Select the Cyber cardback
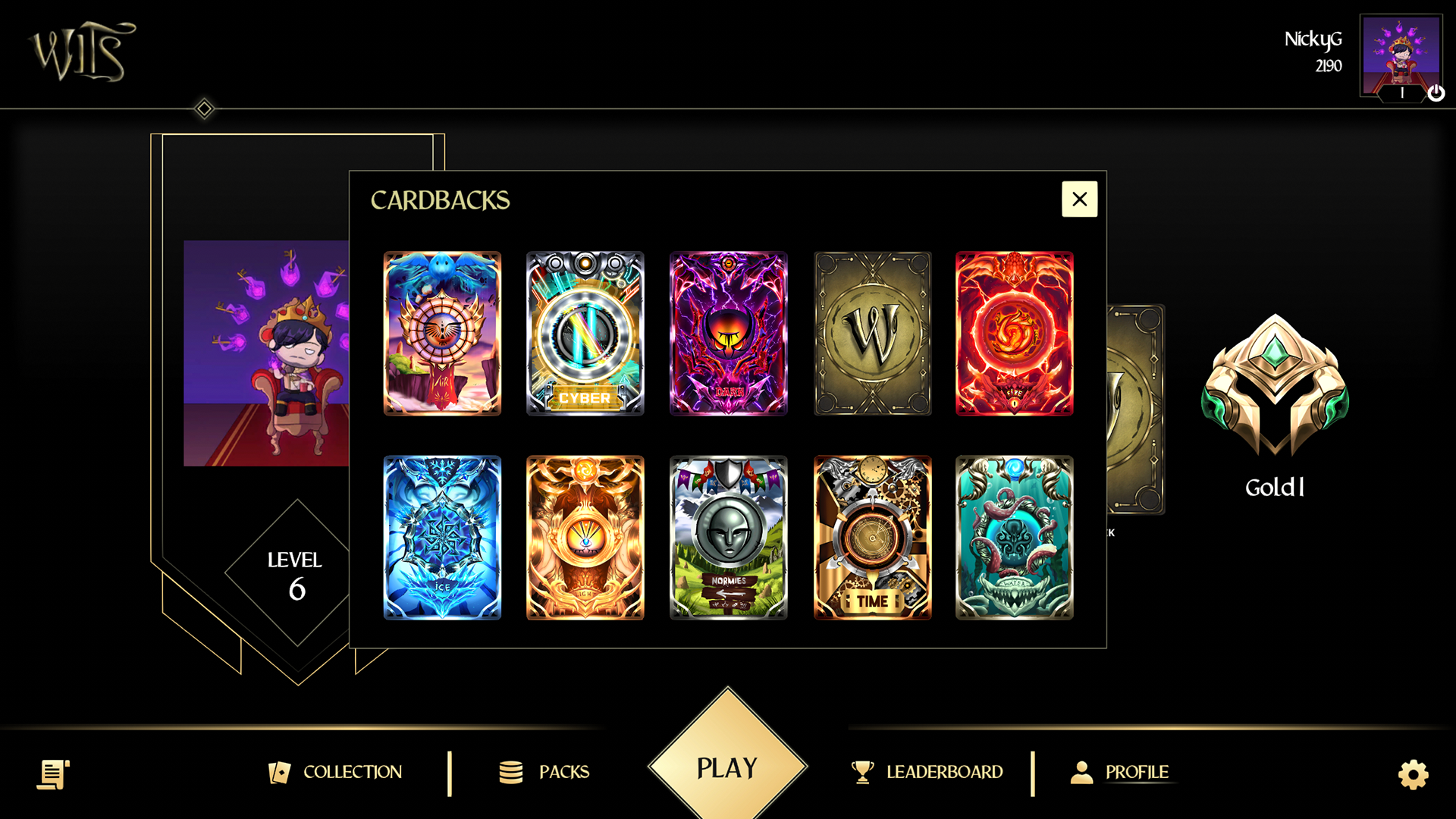Viewport: 1456px width, 819px height. click(585, 333)
